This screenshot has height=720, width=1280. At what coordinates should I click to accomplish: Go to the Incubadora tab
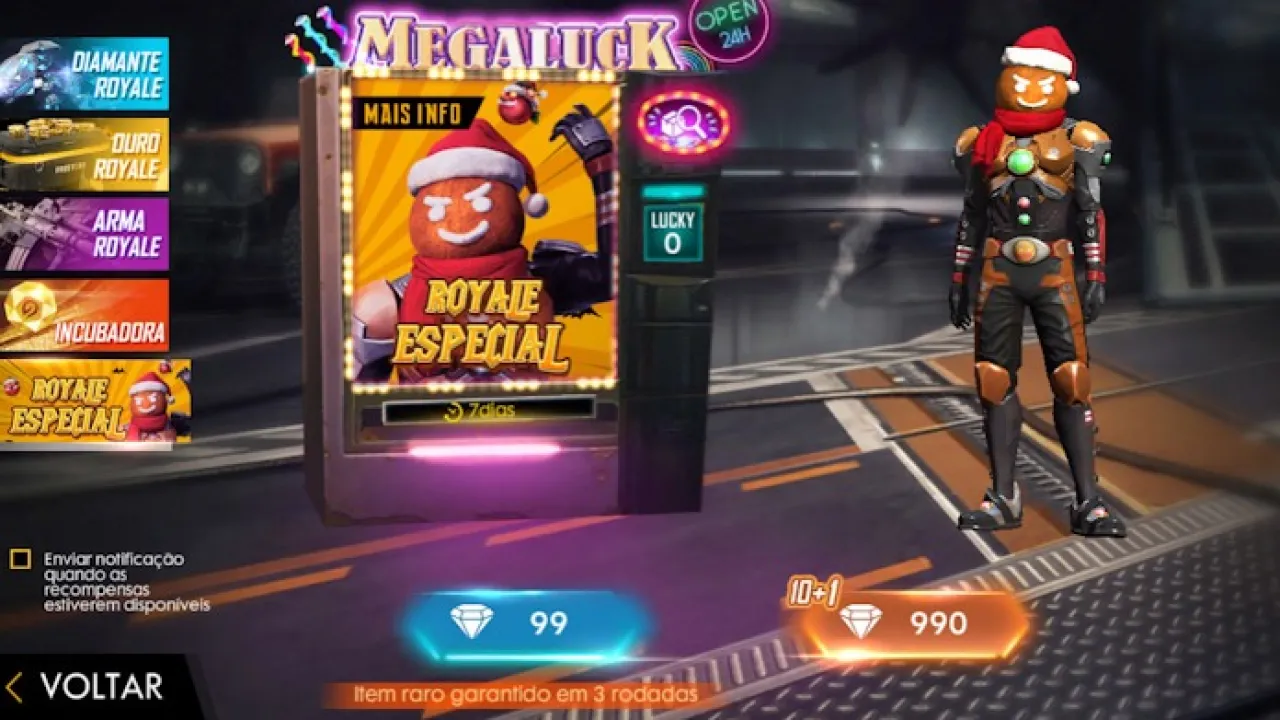pos(85,315)
